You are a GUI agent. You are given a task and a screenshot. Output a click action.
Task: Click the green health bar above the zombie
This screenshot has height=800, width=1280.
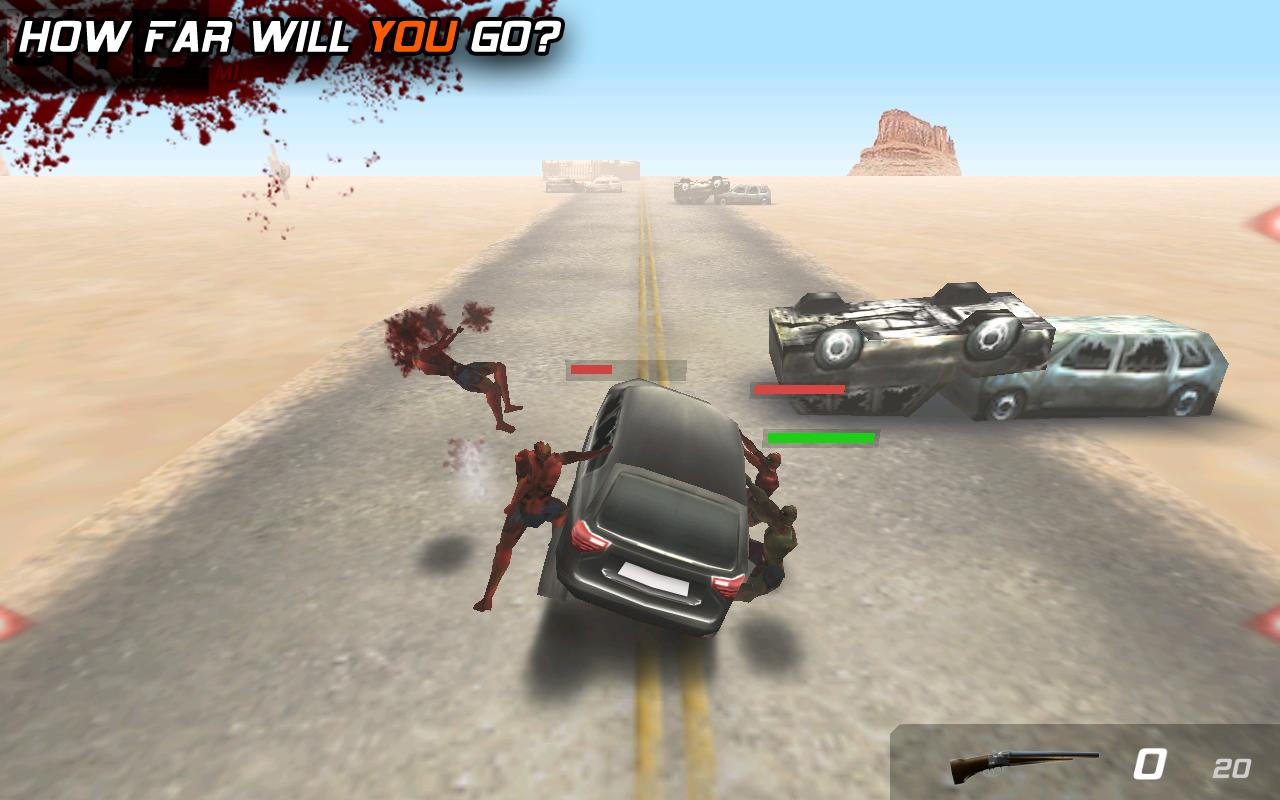click(x=822, y=437)
